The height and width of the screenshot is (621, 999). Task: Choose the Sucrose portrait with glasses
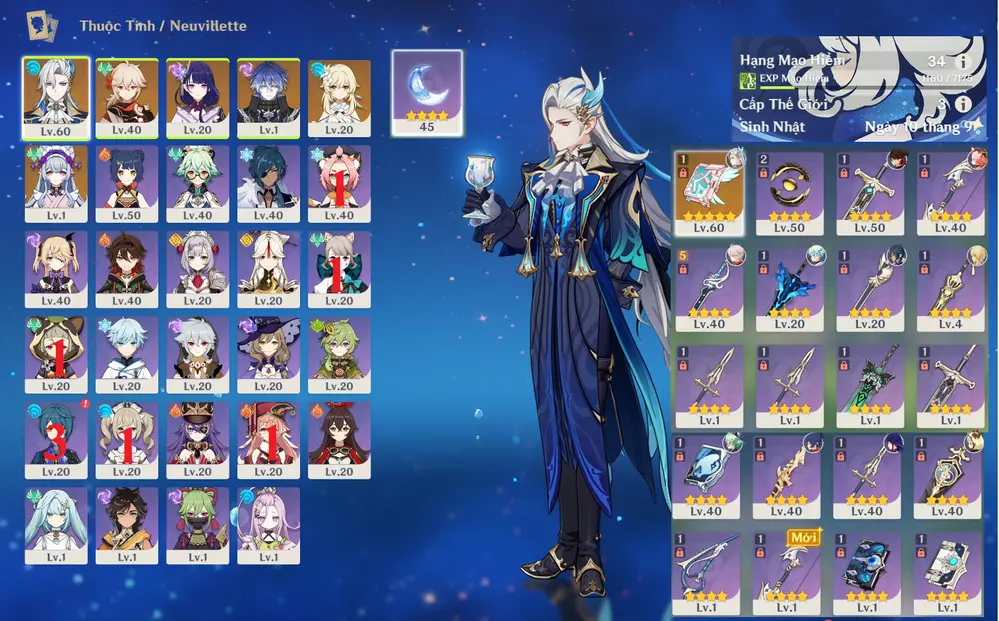click(198, 182)
